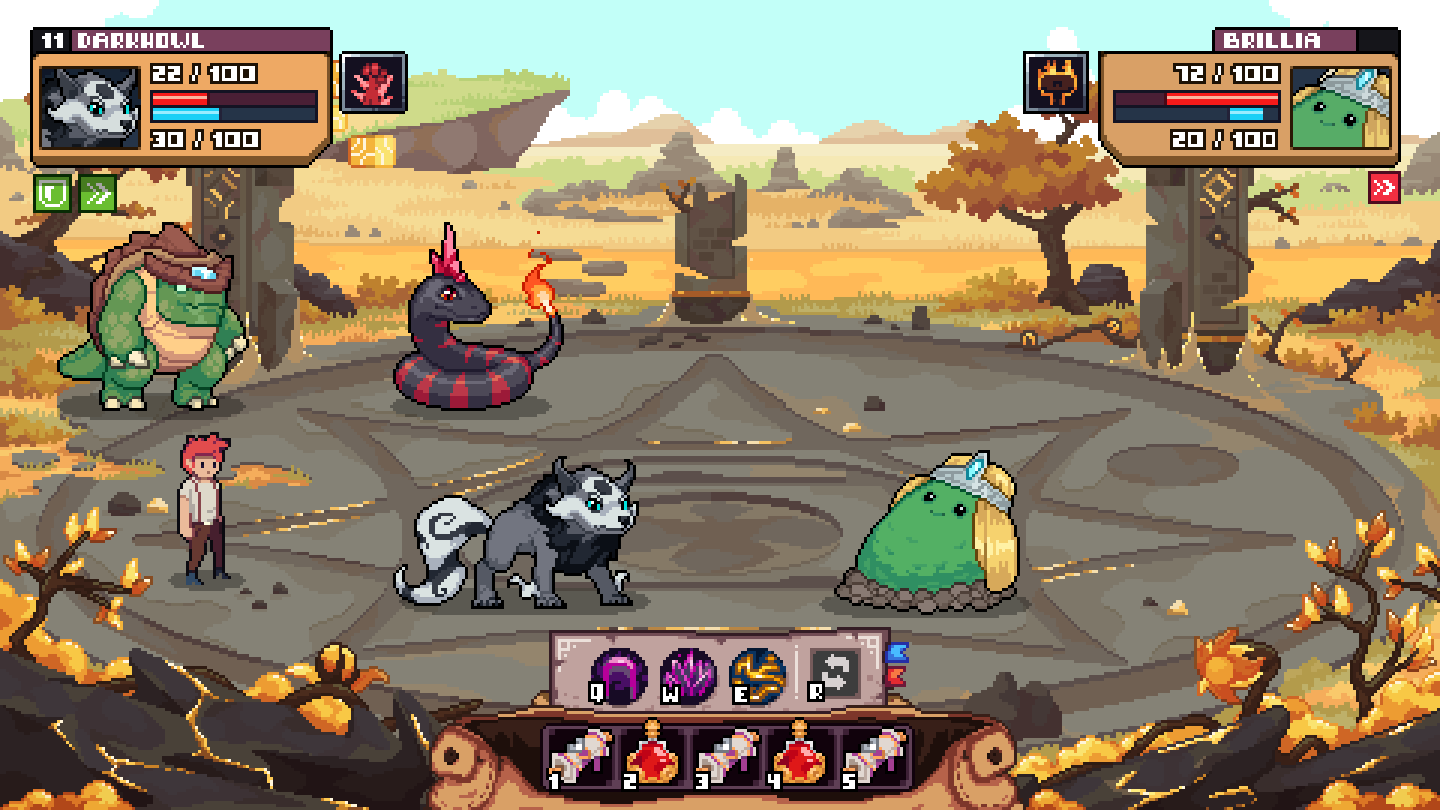Toggle Darkhowl's green speed buff indicator
The image size is (1440, 810).
[97, 192]
